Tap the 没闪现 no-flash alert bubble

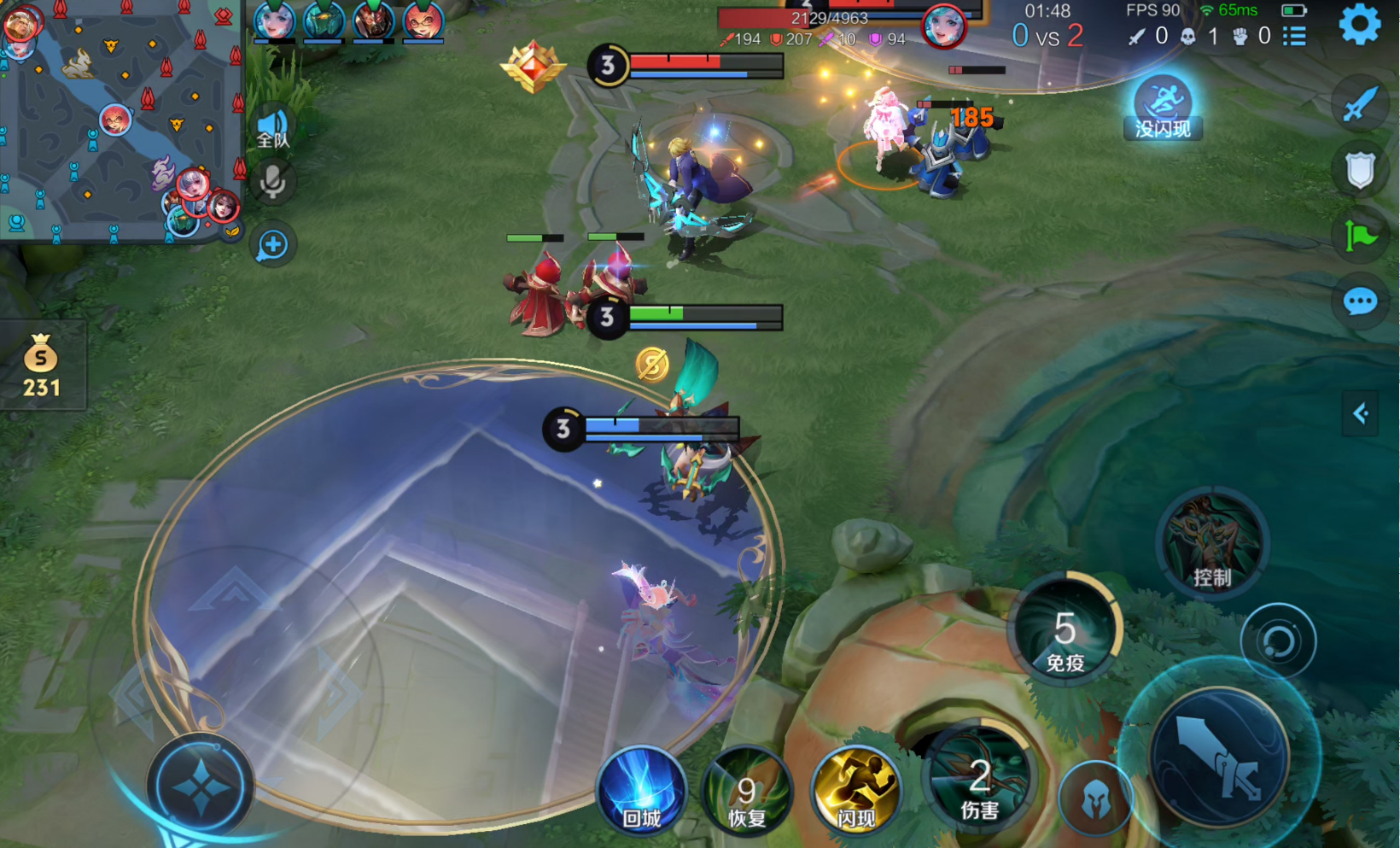1163,108
